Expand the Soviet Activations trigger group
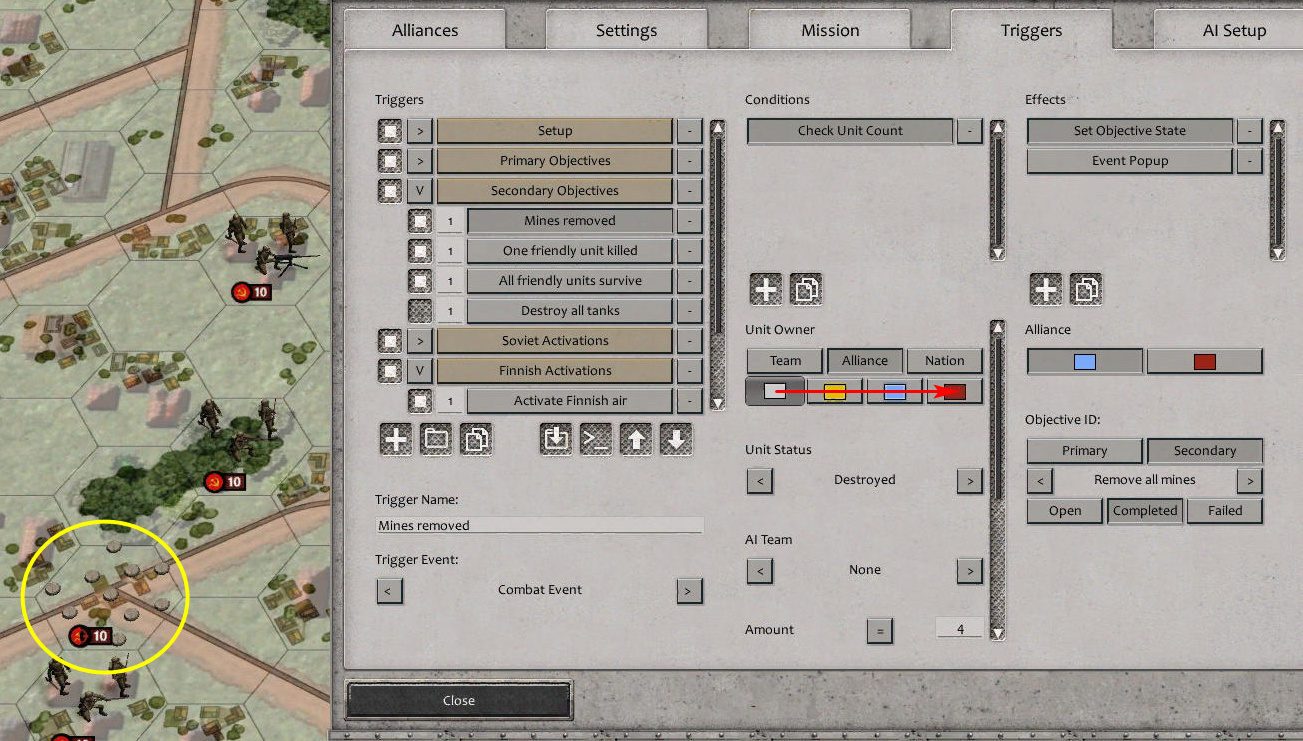The image size is (1303, 741). tap(419, 340)
